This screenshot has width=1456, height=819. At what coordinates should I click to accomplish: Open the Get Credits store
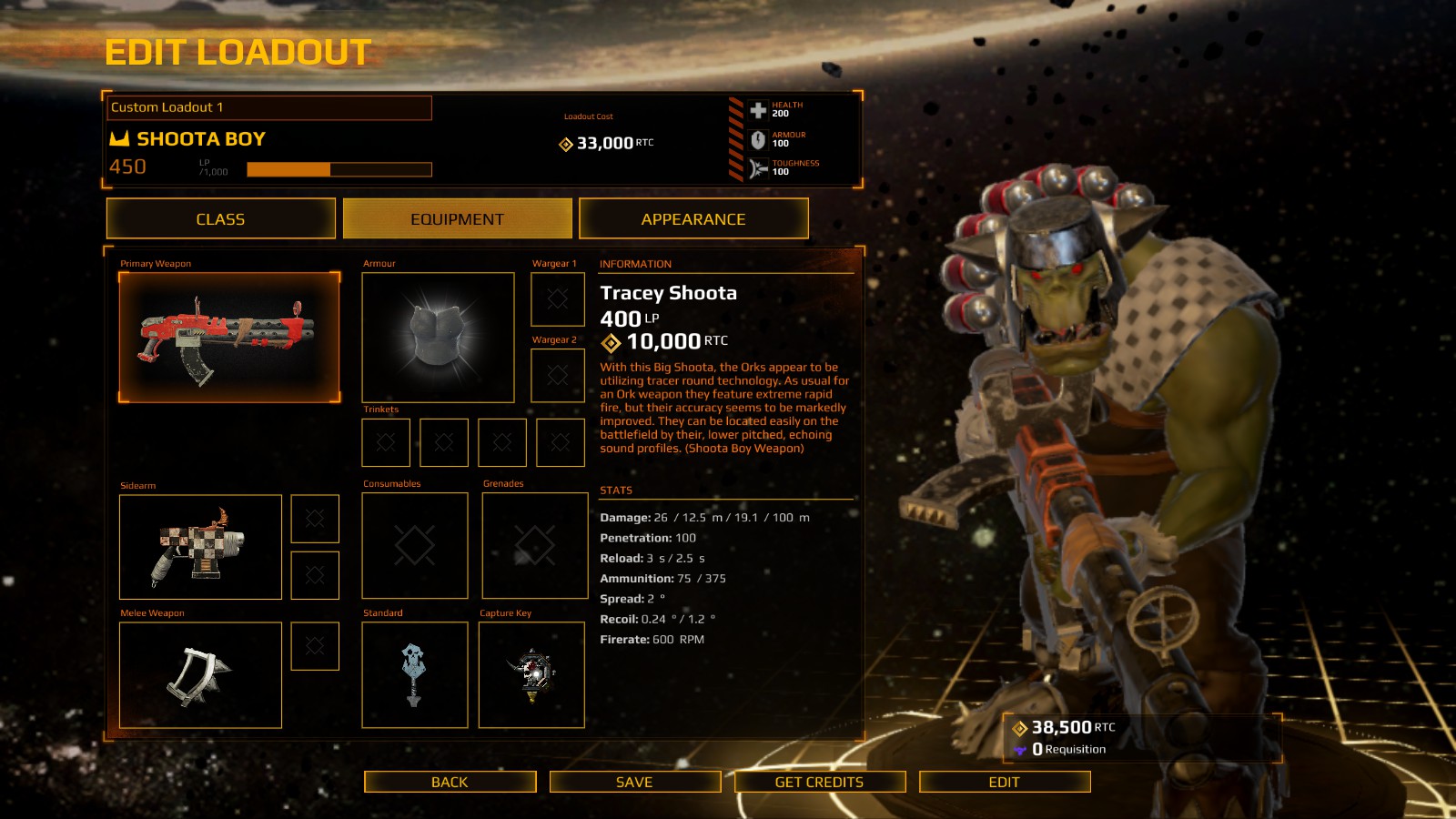[819, 782]
